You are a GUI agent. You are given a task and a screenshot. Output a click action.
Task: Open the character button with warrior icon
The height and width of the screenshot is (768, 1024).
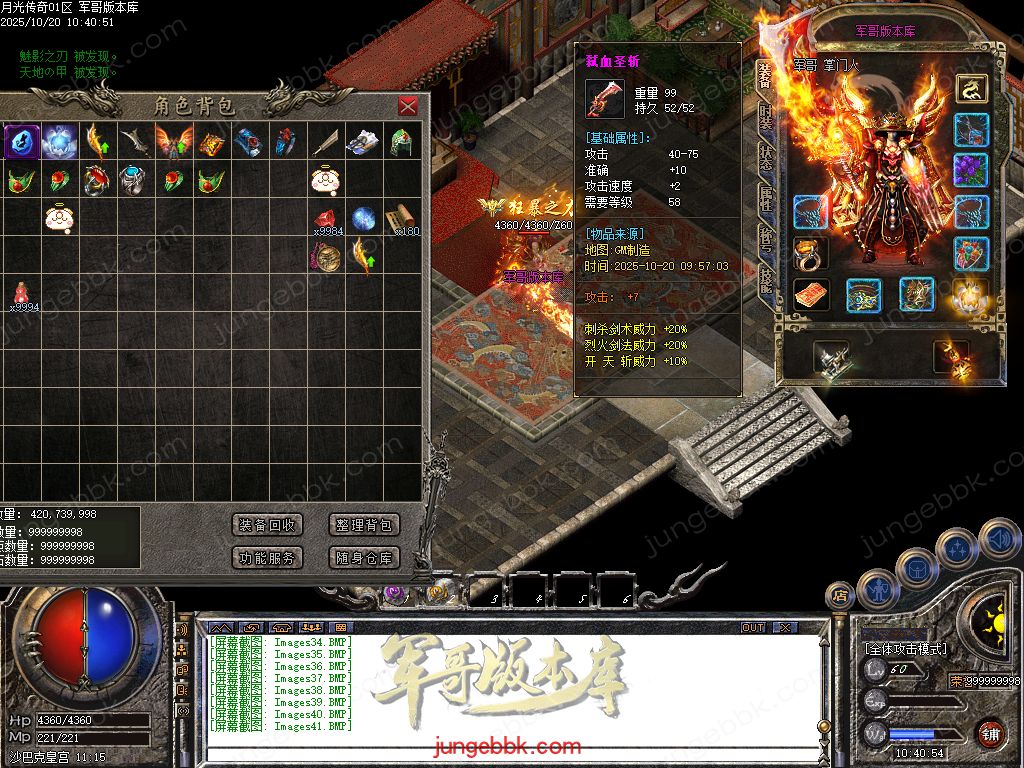(877, 588)
